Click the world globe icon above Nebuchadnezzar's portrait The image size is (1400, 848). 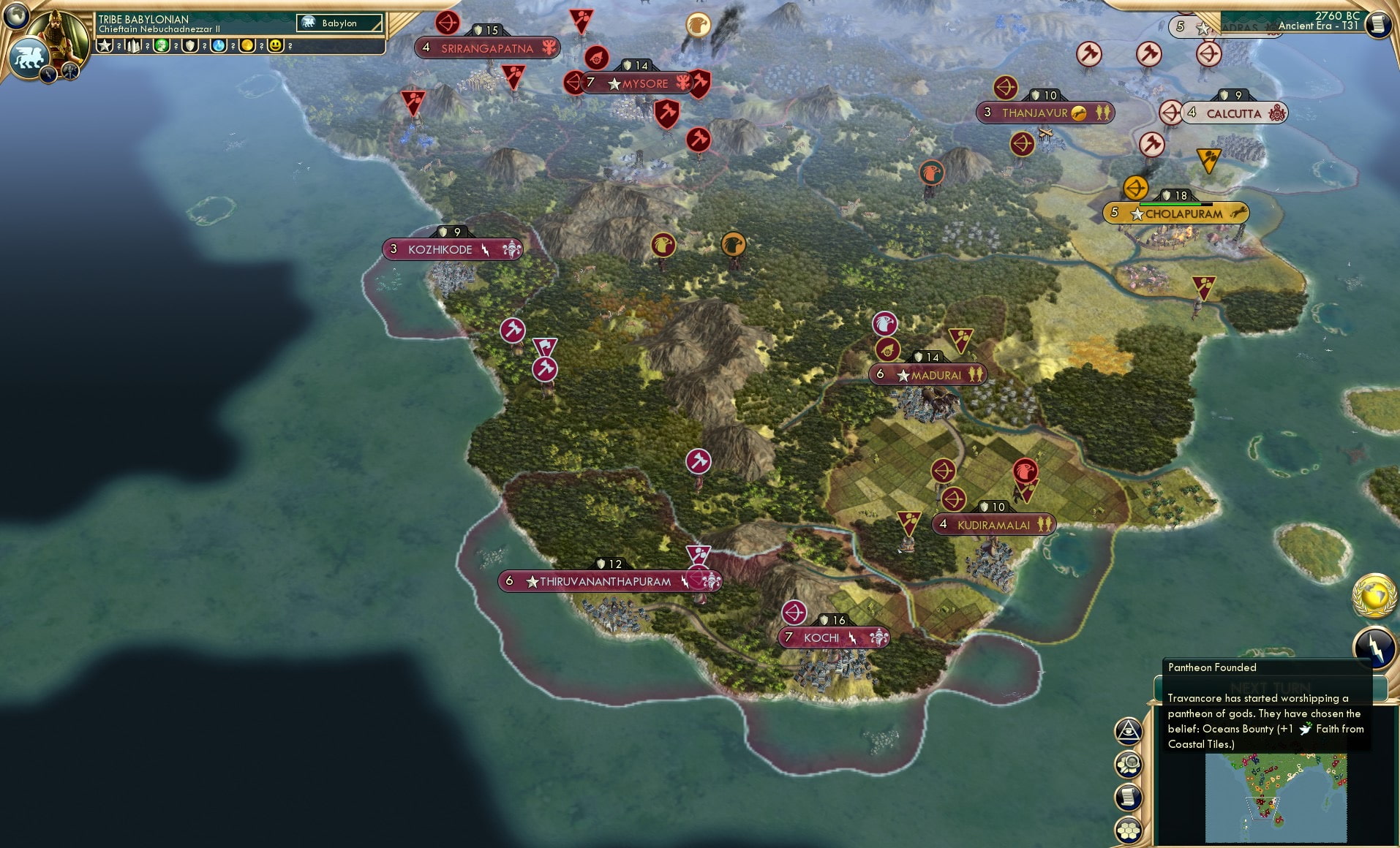click(15, 17)
